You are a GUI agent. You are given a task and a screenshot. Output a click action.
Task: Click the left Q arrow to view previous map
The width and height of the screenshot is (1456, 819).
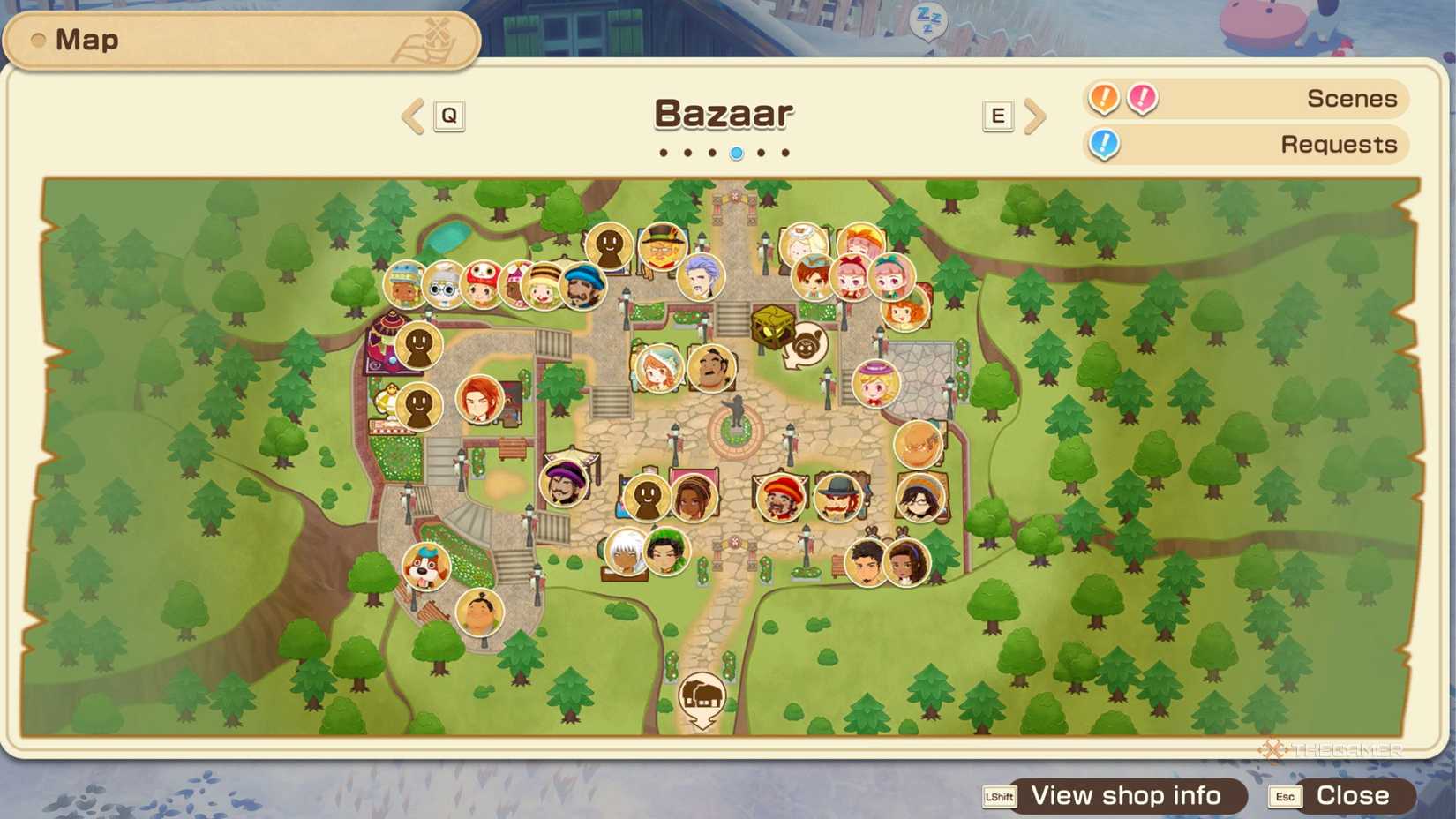(411, 116)
